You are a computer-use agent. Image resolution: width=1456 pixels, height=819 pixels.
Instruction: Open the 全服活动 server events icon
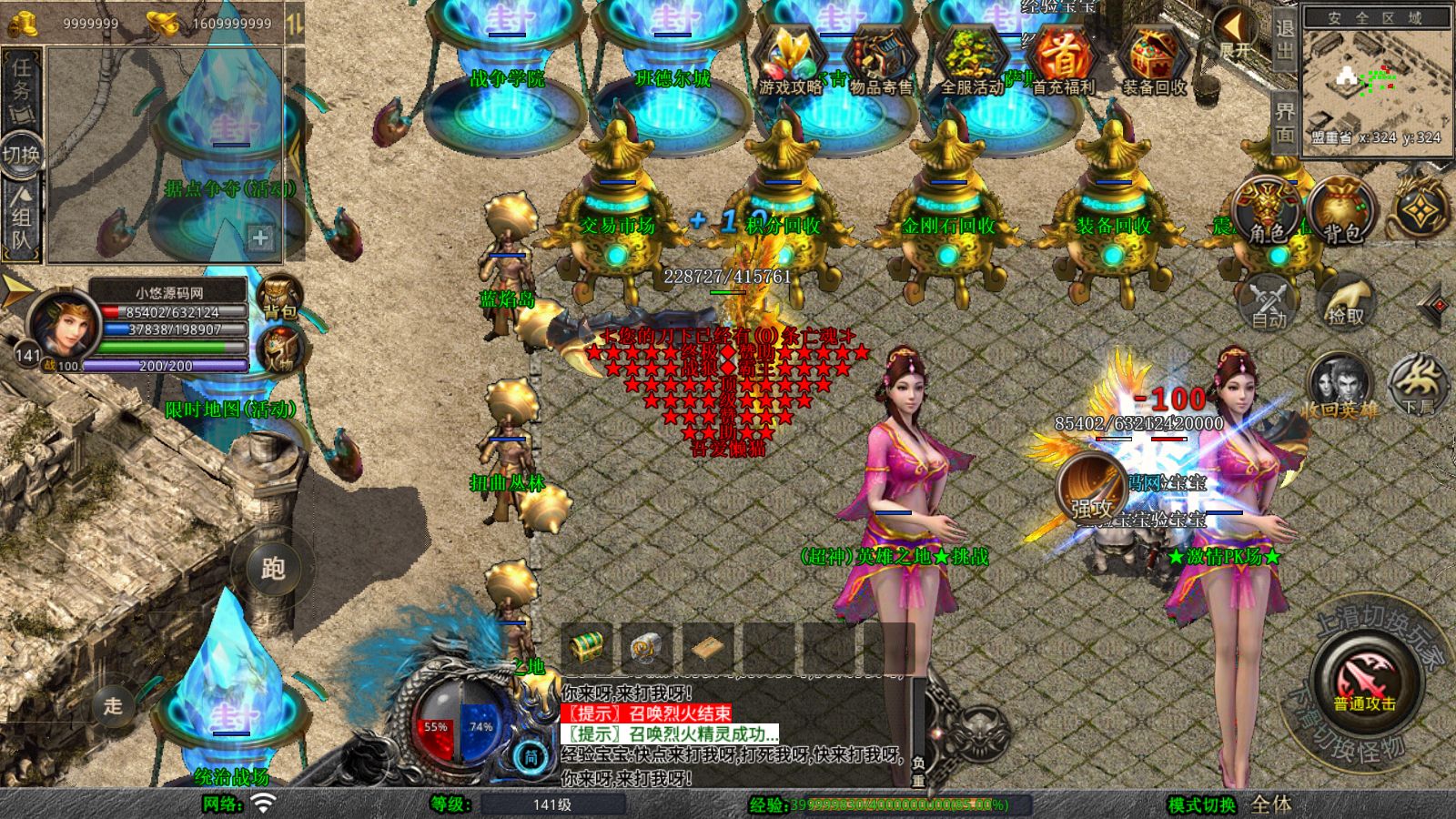(x=971, y=61)
